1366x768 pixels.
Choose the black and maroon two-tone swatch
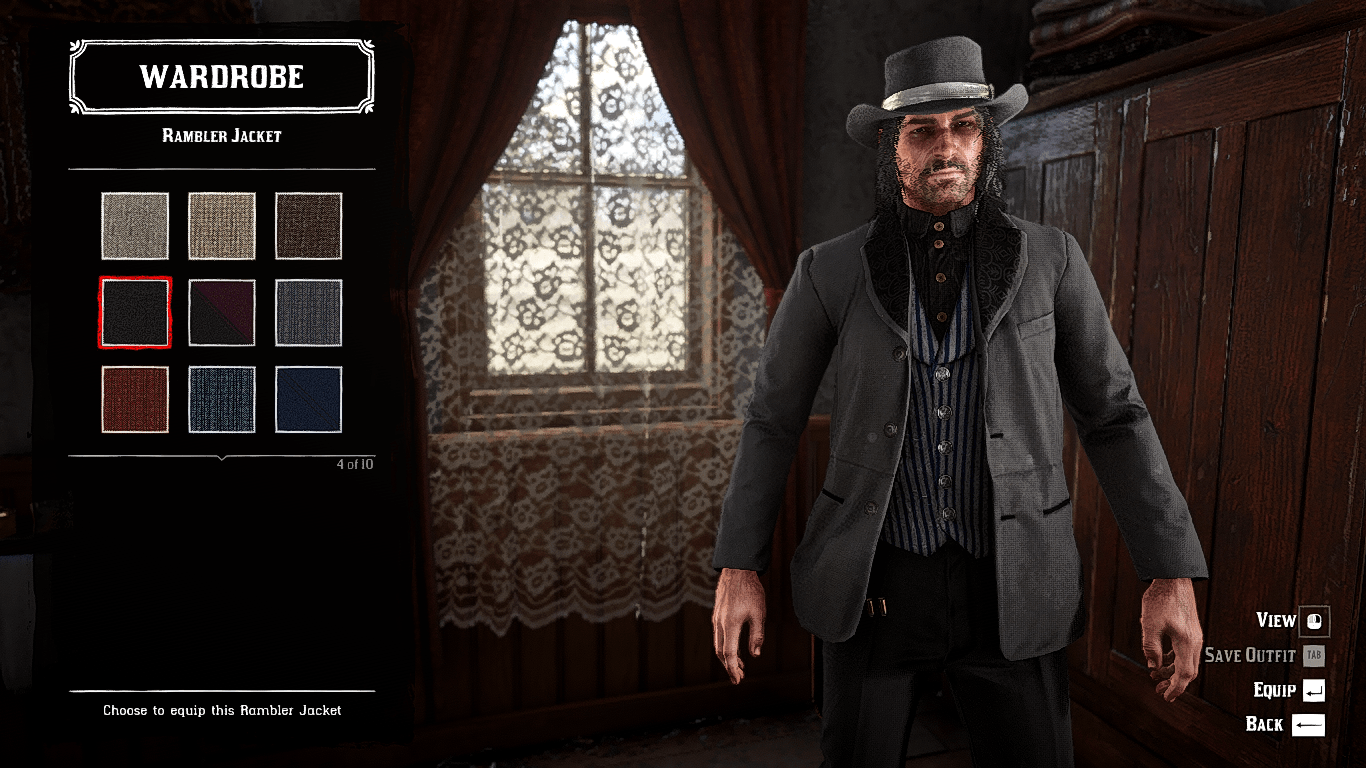click(222, 313)
